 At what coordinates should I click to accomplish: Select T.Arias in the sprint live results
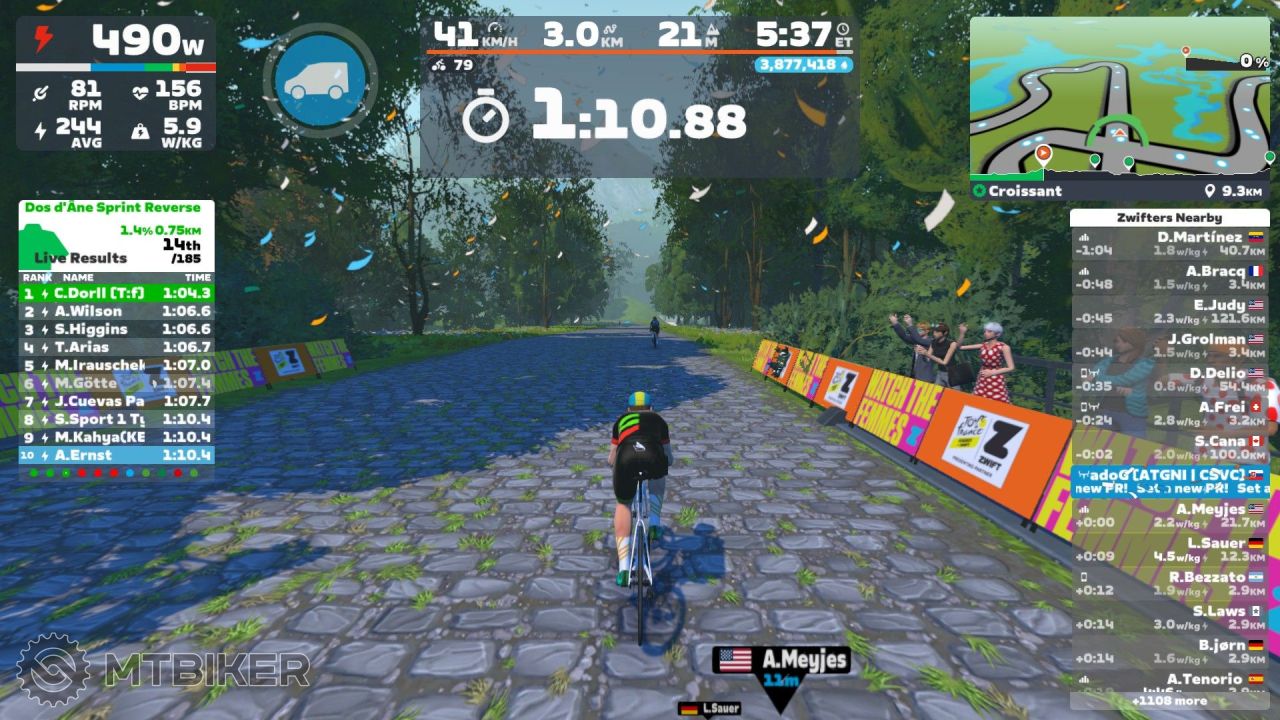[116, 347]
